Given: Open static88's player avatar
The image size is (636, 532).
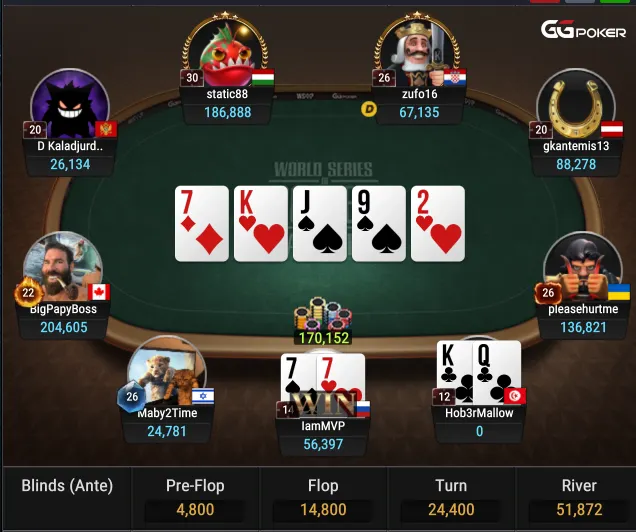Looking at the screenshot, I should pos(226,52).
